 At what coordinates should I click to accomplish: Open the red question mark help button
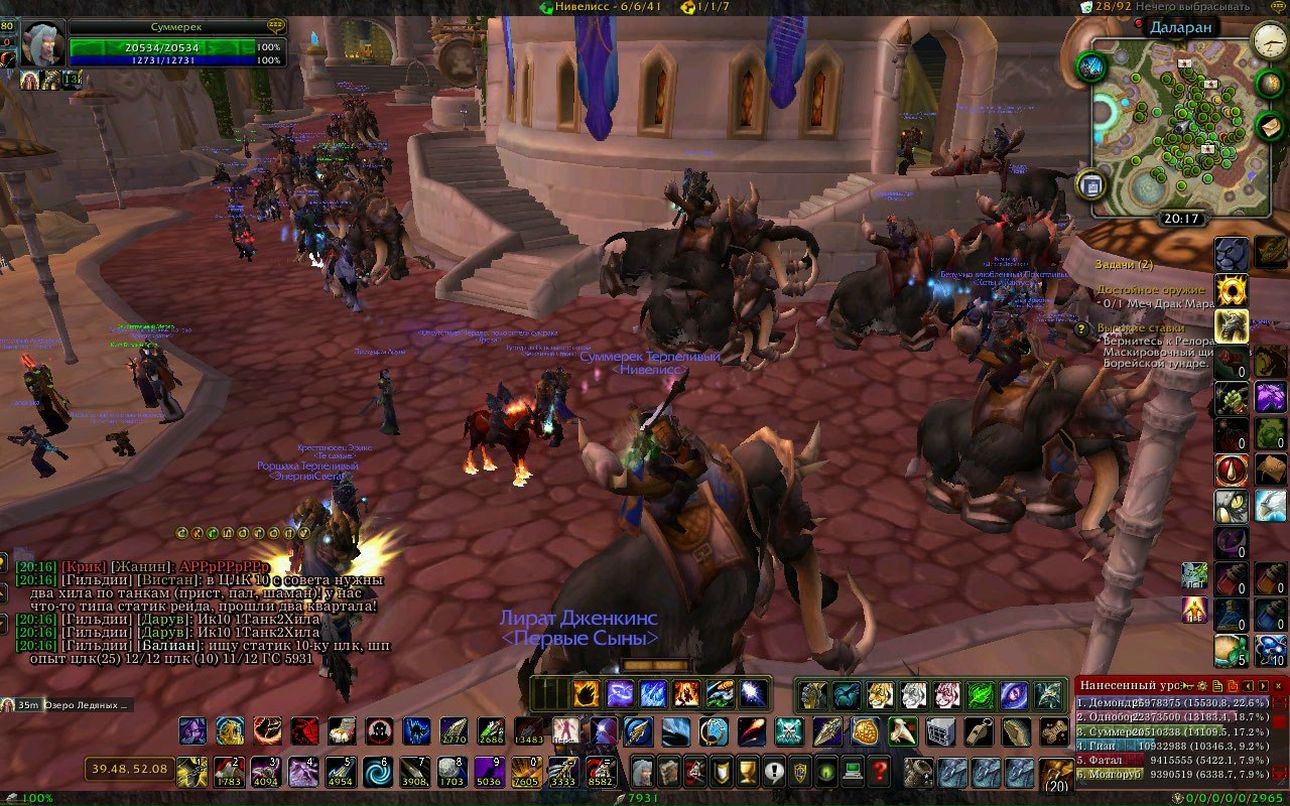(879, 771)
